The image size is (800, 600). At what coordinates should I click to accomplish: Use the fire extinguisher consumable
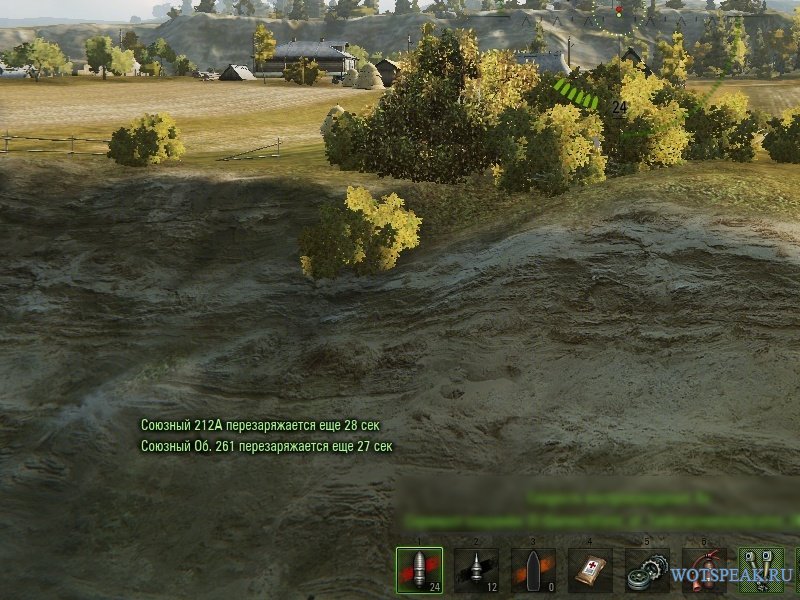tap(704, 571)
